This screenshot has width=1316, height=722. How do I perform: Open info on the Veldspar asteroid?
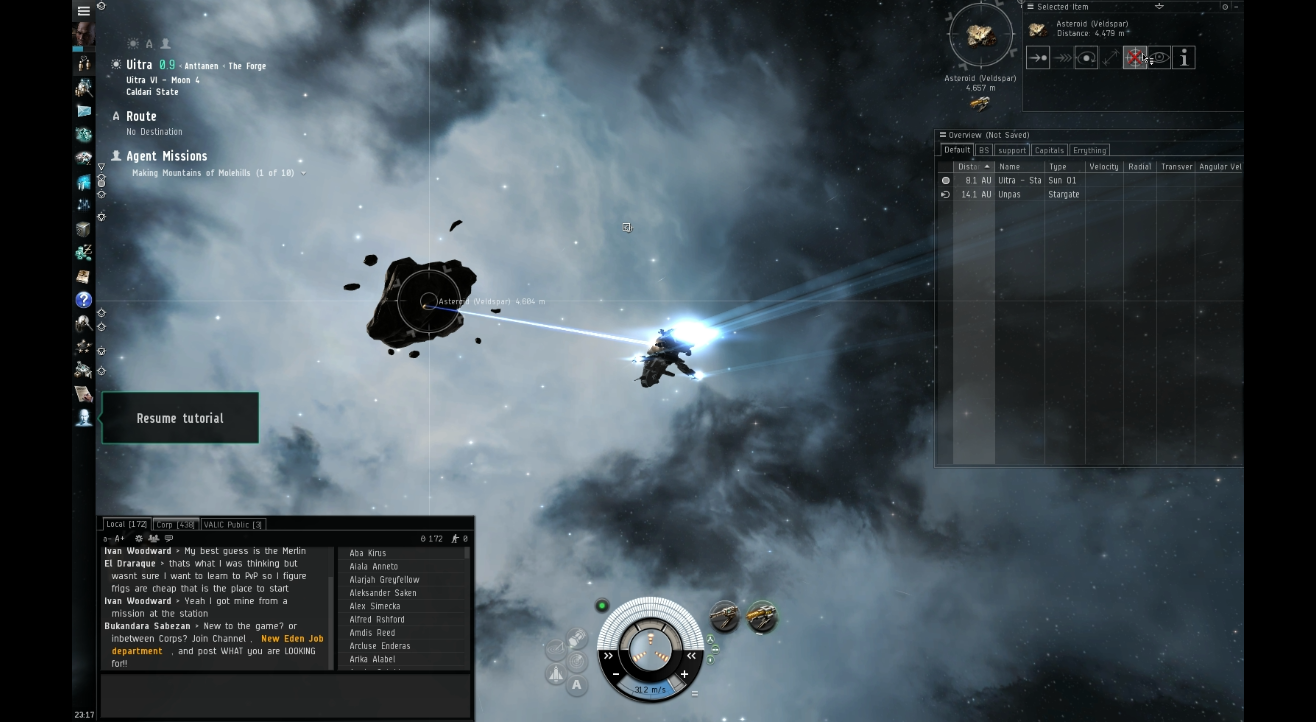pyautogui.click(x=1183, y=57)
